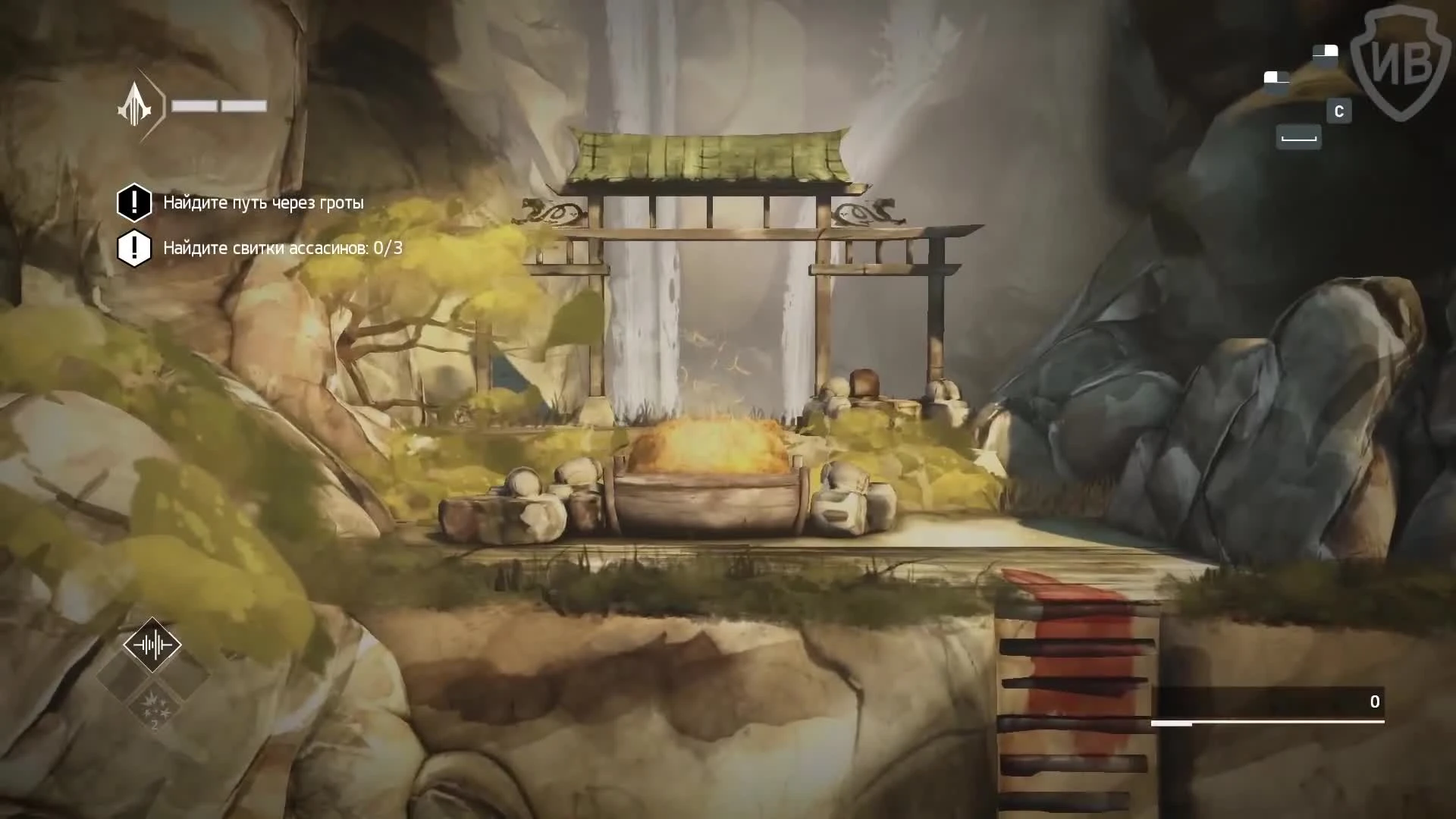
Task: Toggle the C key prompt indicator
Action: 1339,111
